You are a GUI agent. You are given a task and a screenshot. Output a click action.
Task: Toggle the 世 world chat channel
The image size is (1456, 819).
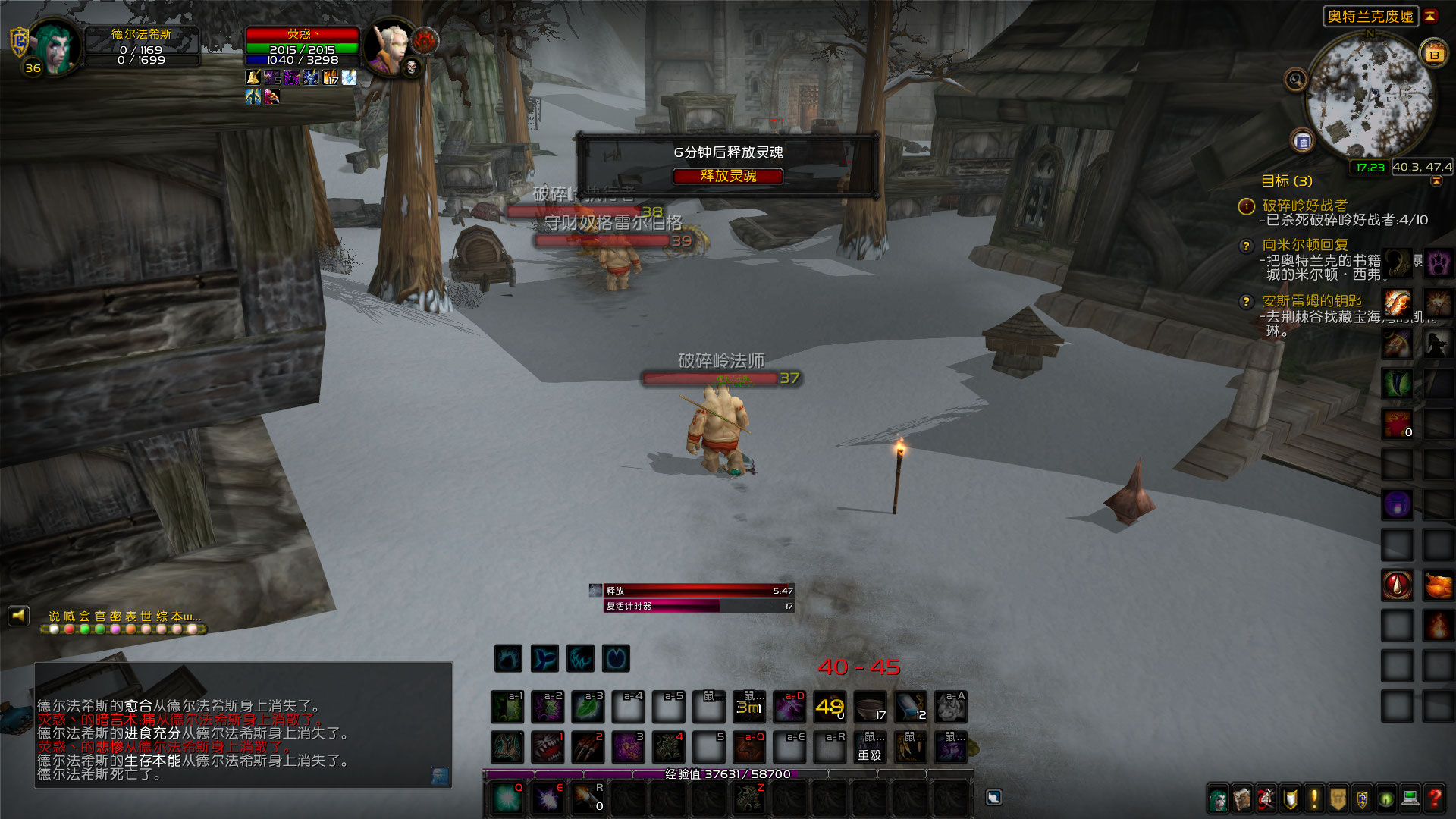pyautogui.click(x=146, y=616)
